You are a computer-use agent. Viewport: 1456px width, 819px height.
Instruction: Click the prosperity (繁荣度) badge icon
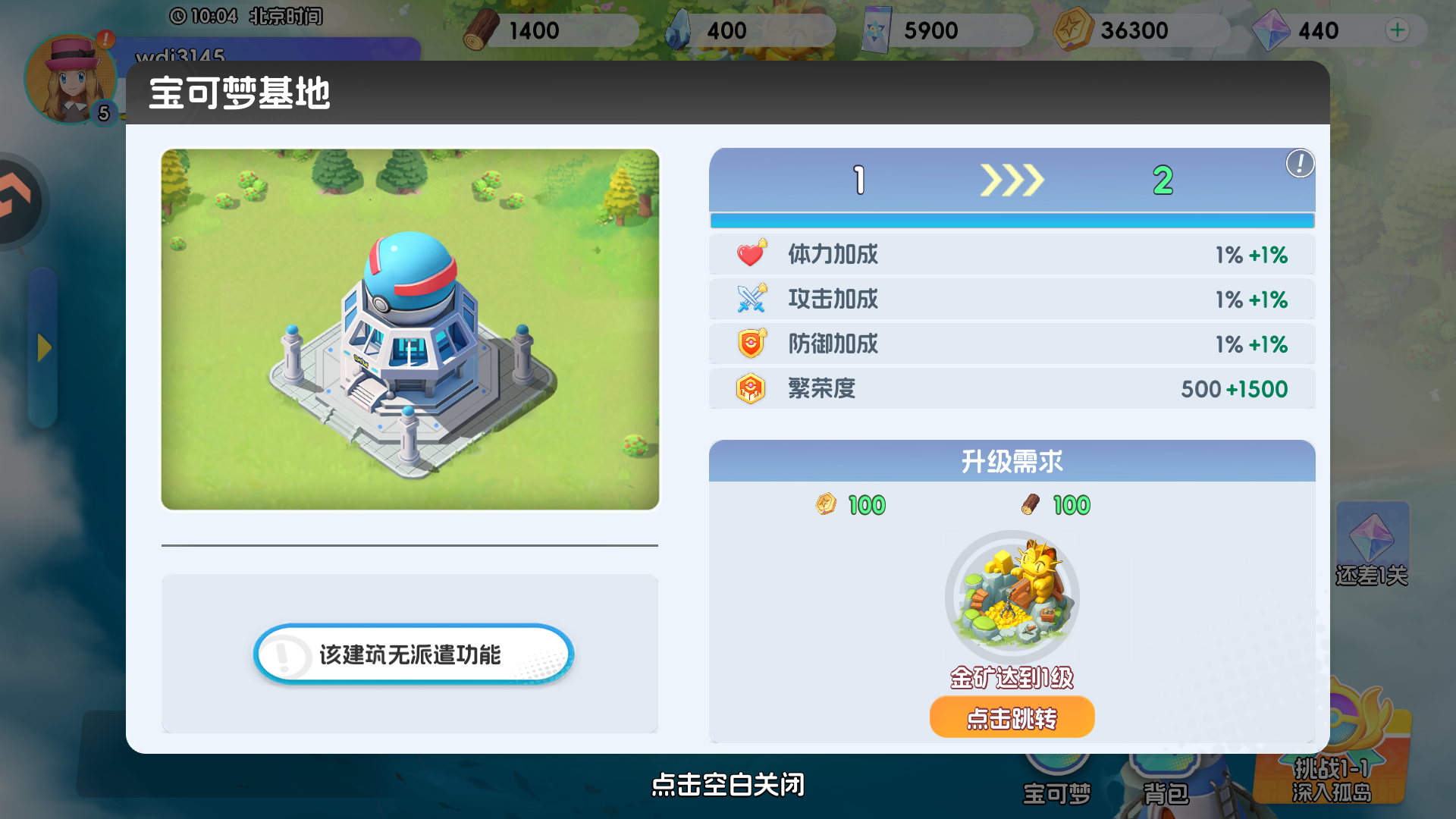coord(751,388)
